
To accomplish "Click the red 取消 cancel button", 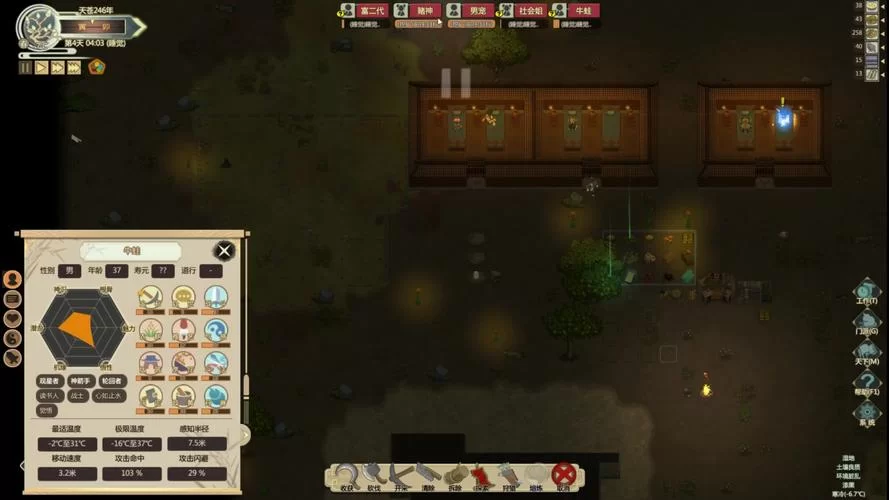I will pyautogui.click(x=564, y=476).
